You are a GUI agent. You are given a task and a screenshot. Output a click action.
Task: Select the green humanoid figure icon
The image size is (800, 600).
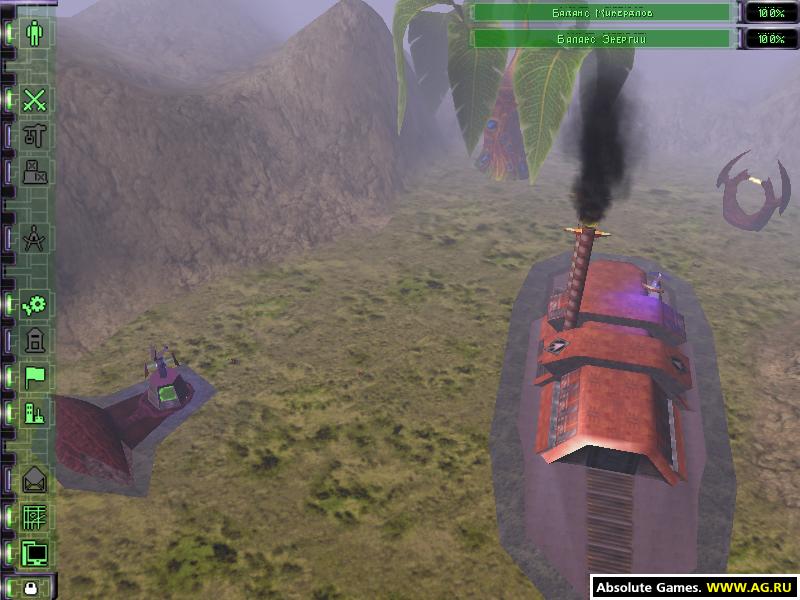[x=36, y=33]
